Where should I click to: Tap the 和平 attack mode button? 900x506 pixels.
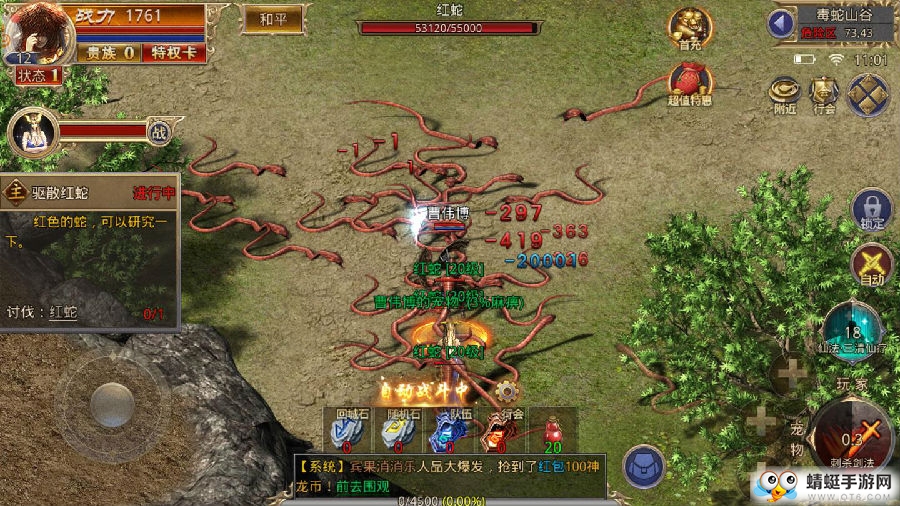click(272, 18)
